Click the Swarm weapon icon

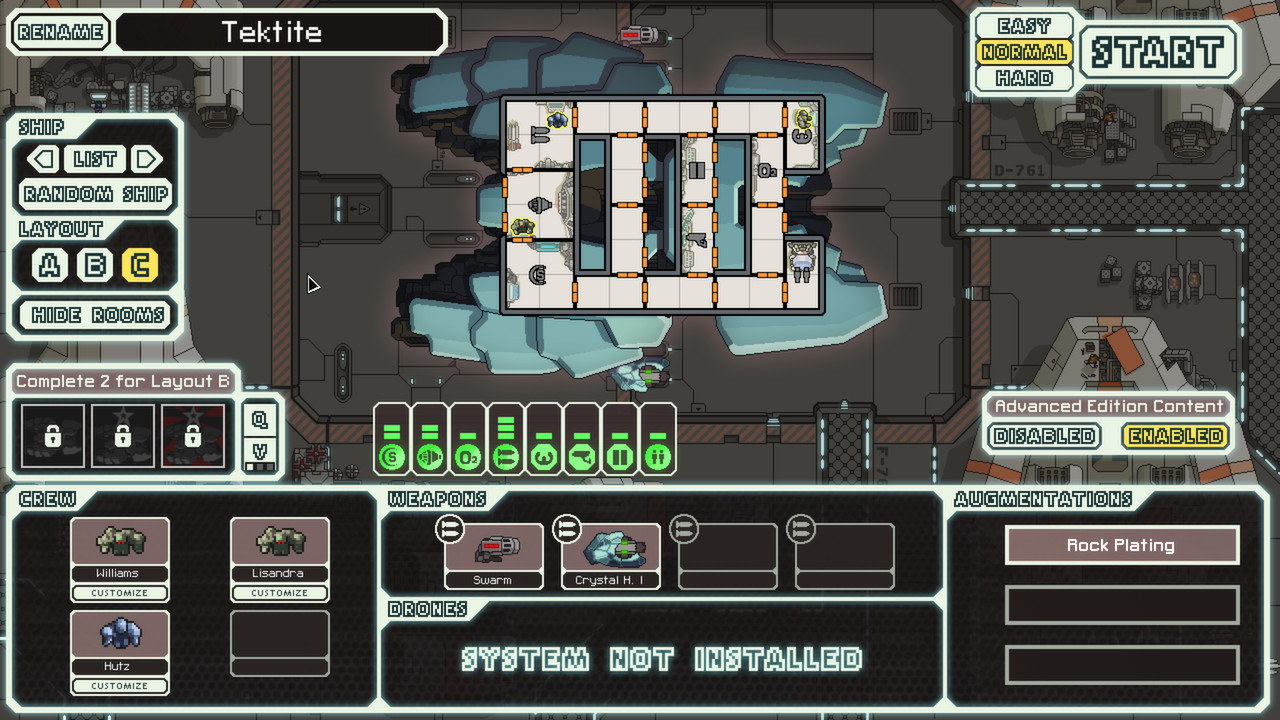[494, 550]
